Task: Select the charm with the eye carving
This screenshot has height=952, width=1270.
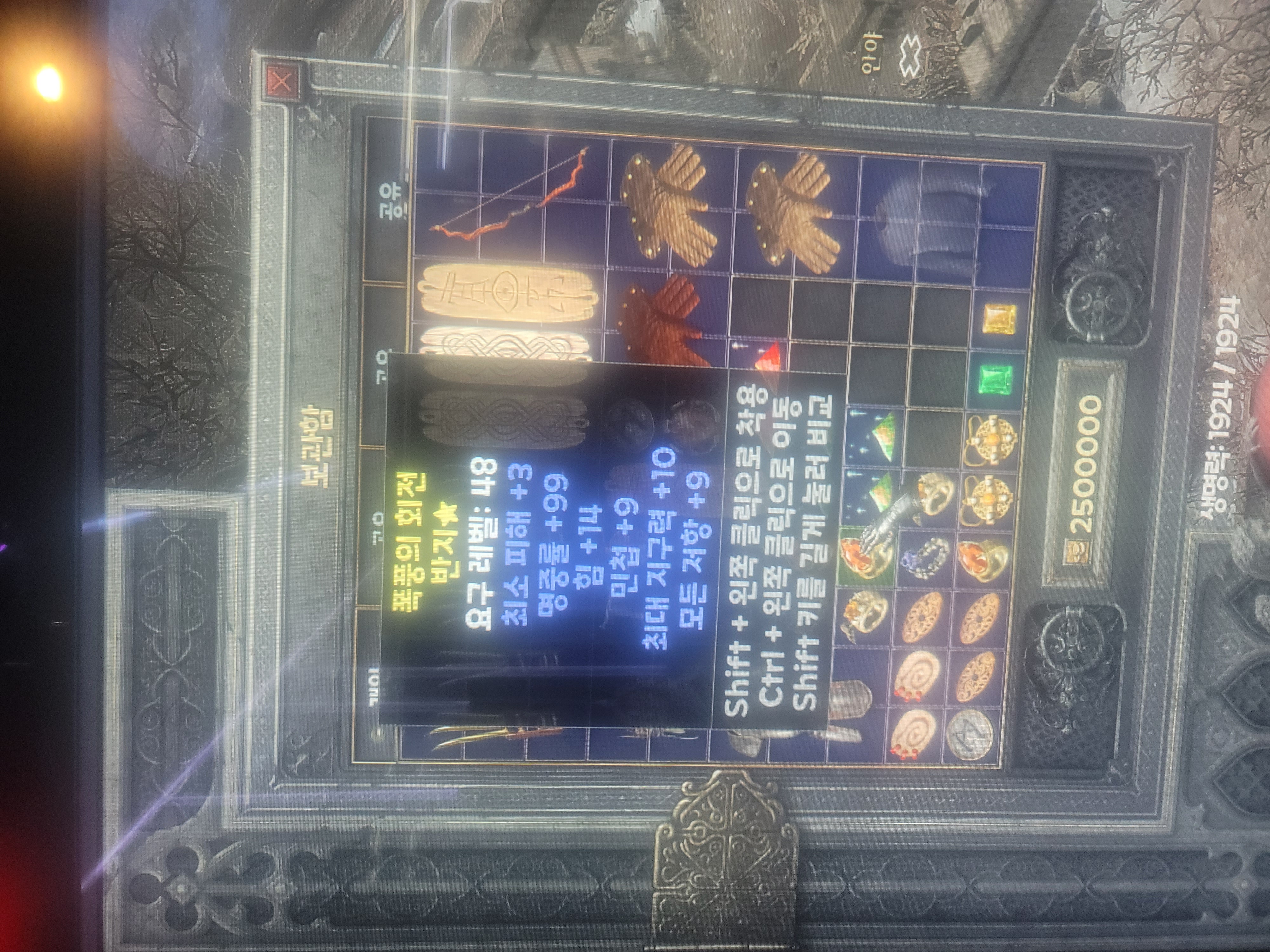Action: pos(509,292)
